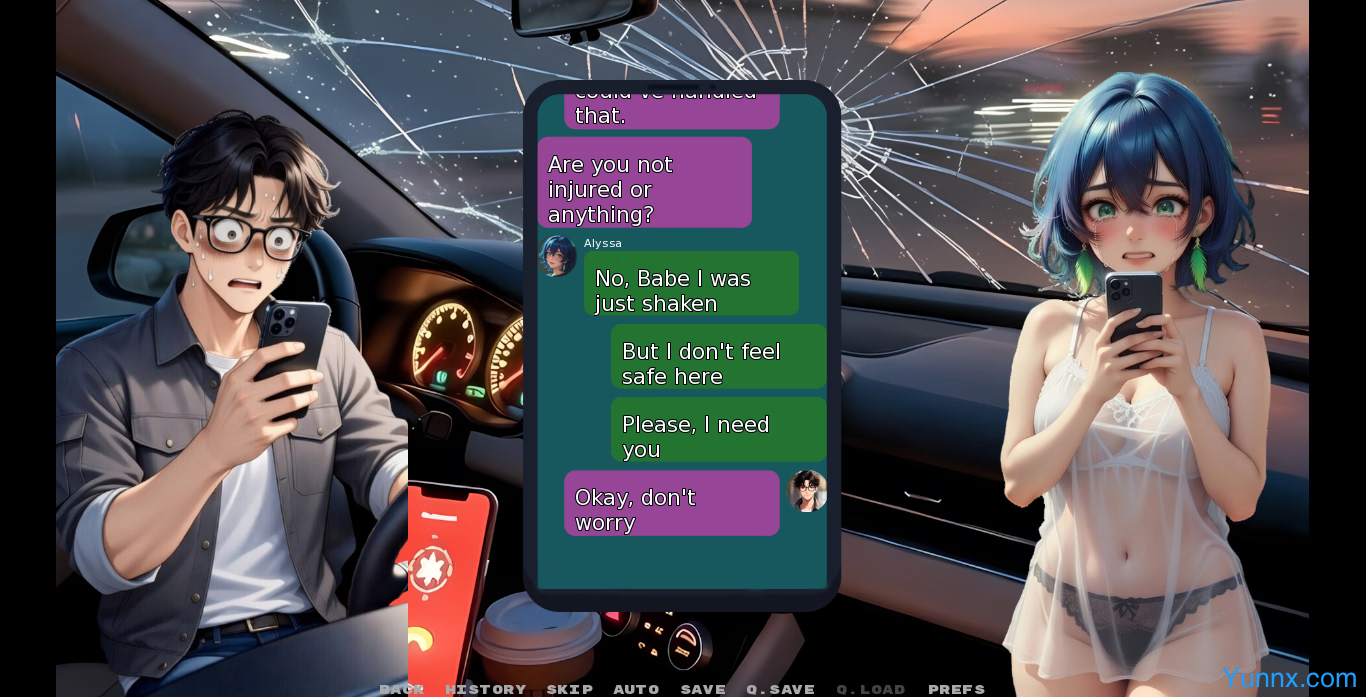Viewport: 1366px width, 697px height.
Task: Open the Save game screen
Action: [x=703, y=689]
